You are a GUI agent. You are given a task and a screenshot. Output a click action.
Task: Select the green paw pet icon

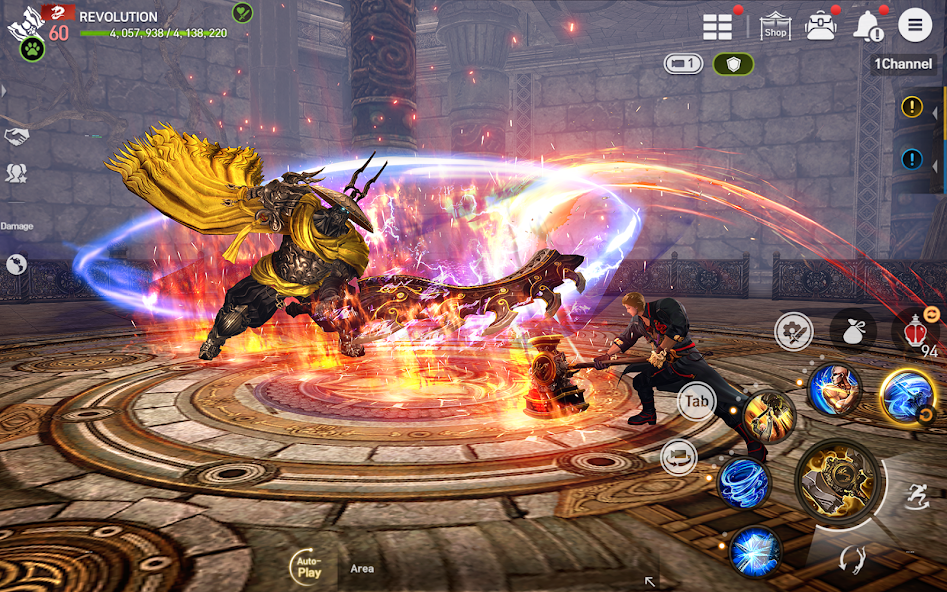pyautogui.click(x=32, y=48)
